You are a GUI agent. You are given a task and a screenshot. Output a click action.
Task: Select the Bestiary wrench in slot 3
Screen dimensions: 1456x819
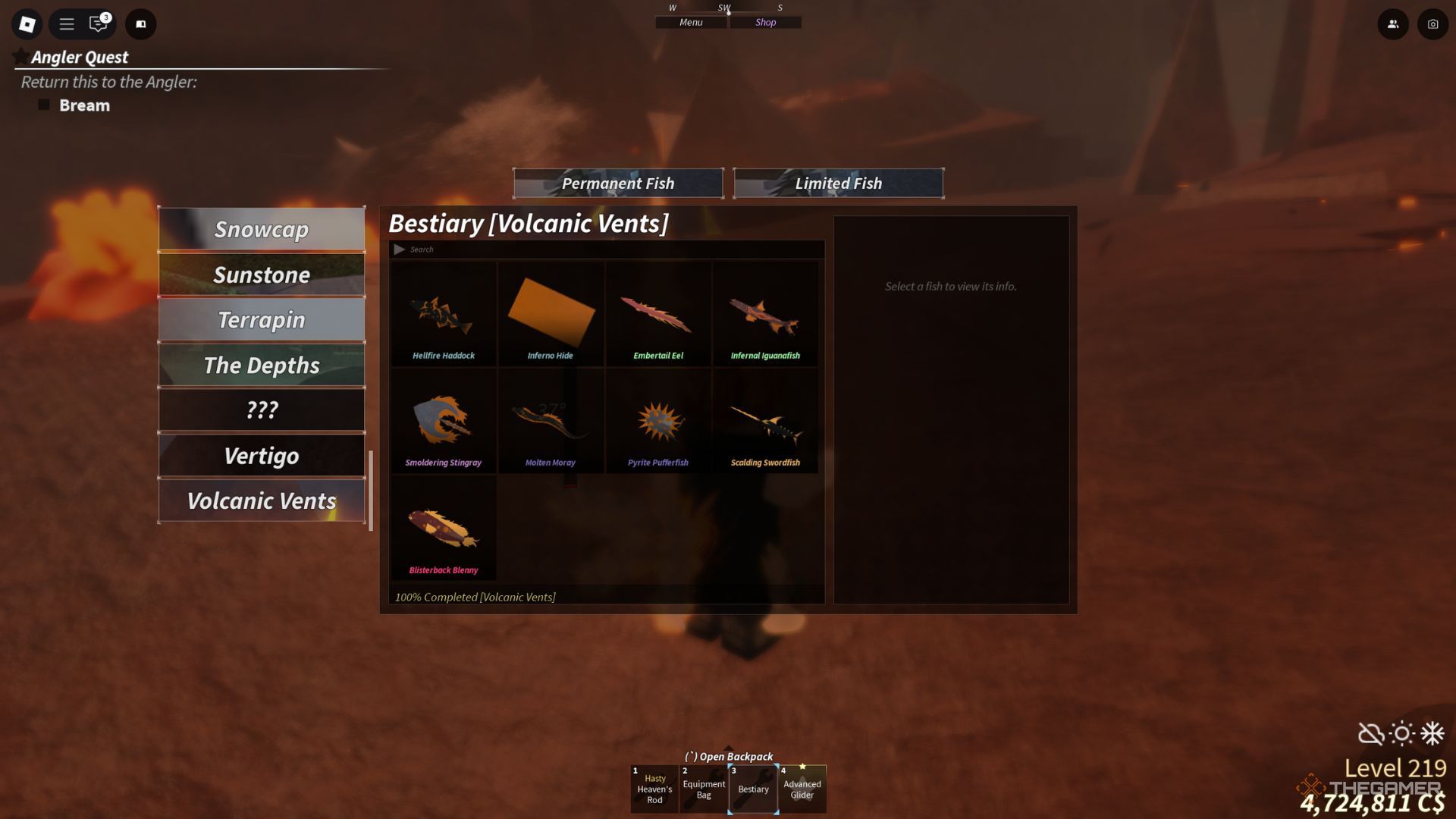coord(753,789)
